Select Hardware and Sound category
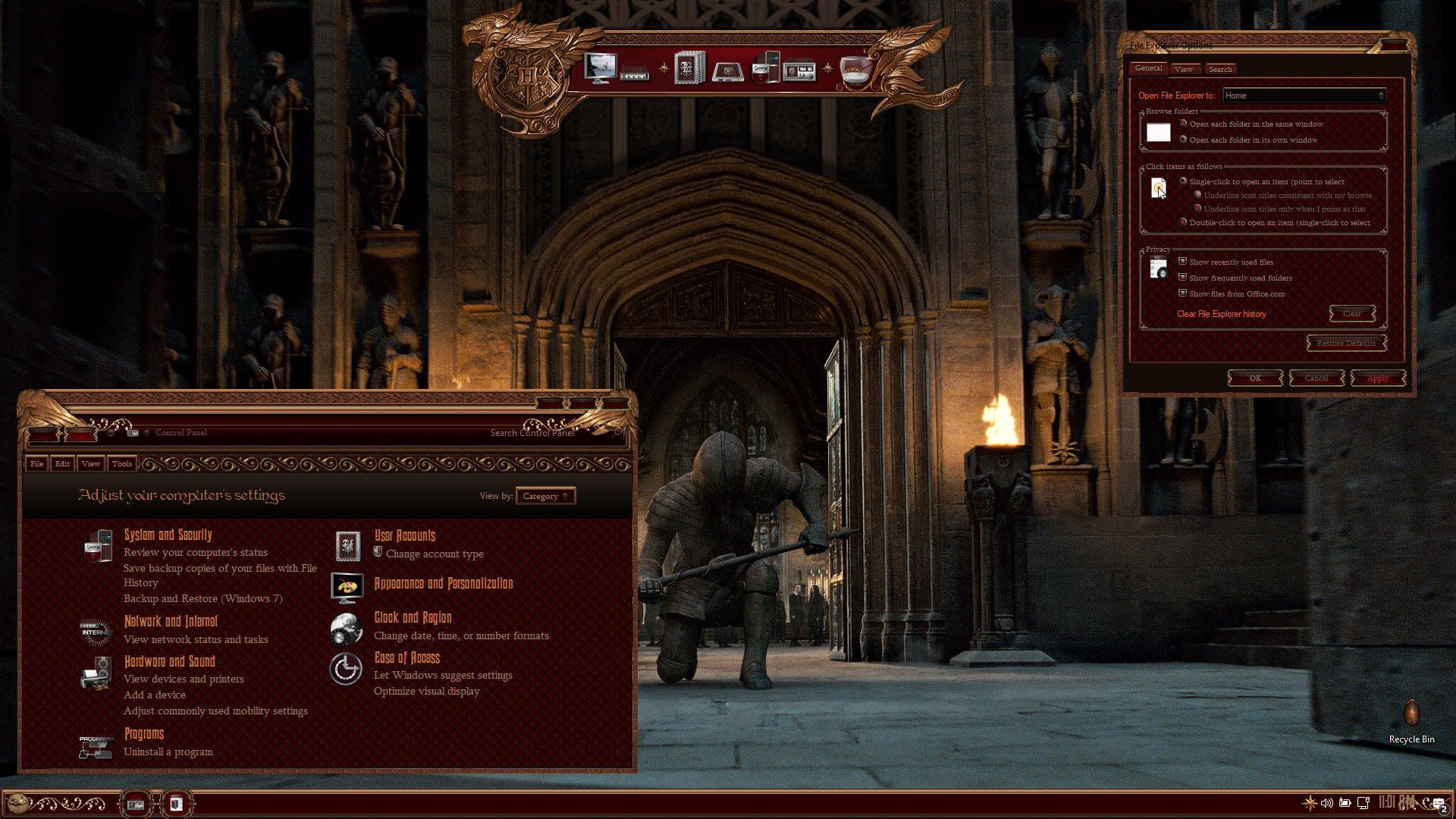Image resolution: width=1456 pixels, height=819 pixels. click(x=169, y=661)
